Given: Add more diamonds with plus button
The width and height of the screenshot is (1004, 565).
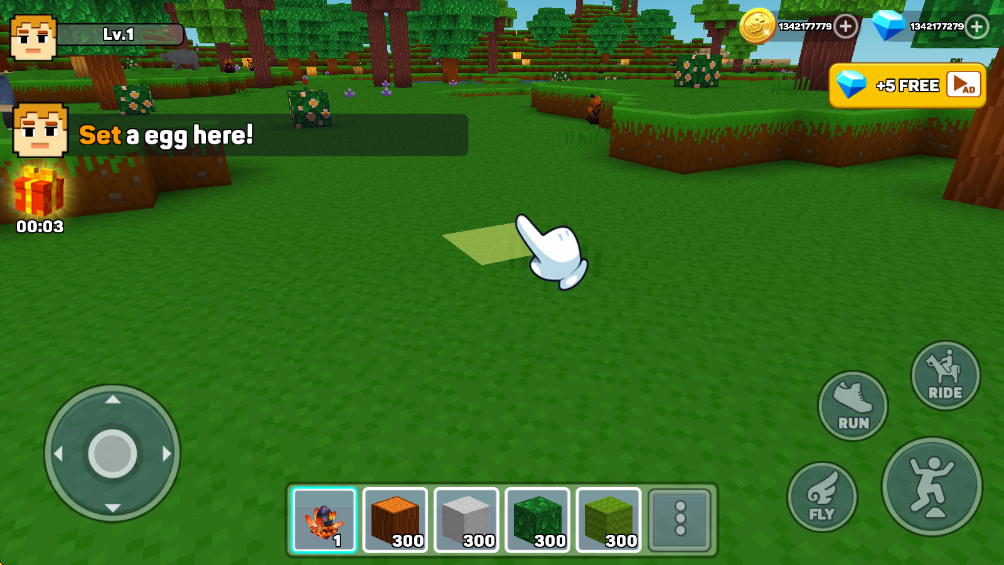Looking at the screenshot, I should tap(977, 27).
